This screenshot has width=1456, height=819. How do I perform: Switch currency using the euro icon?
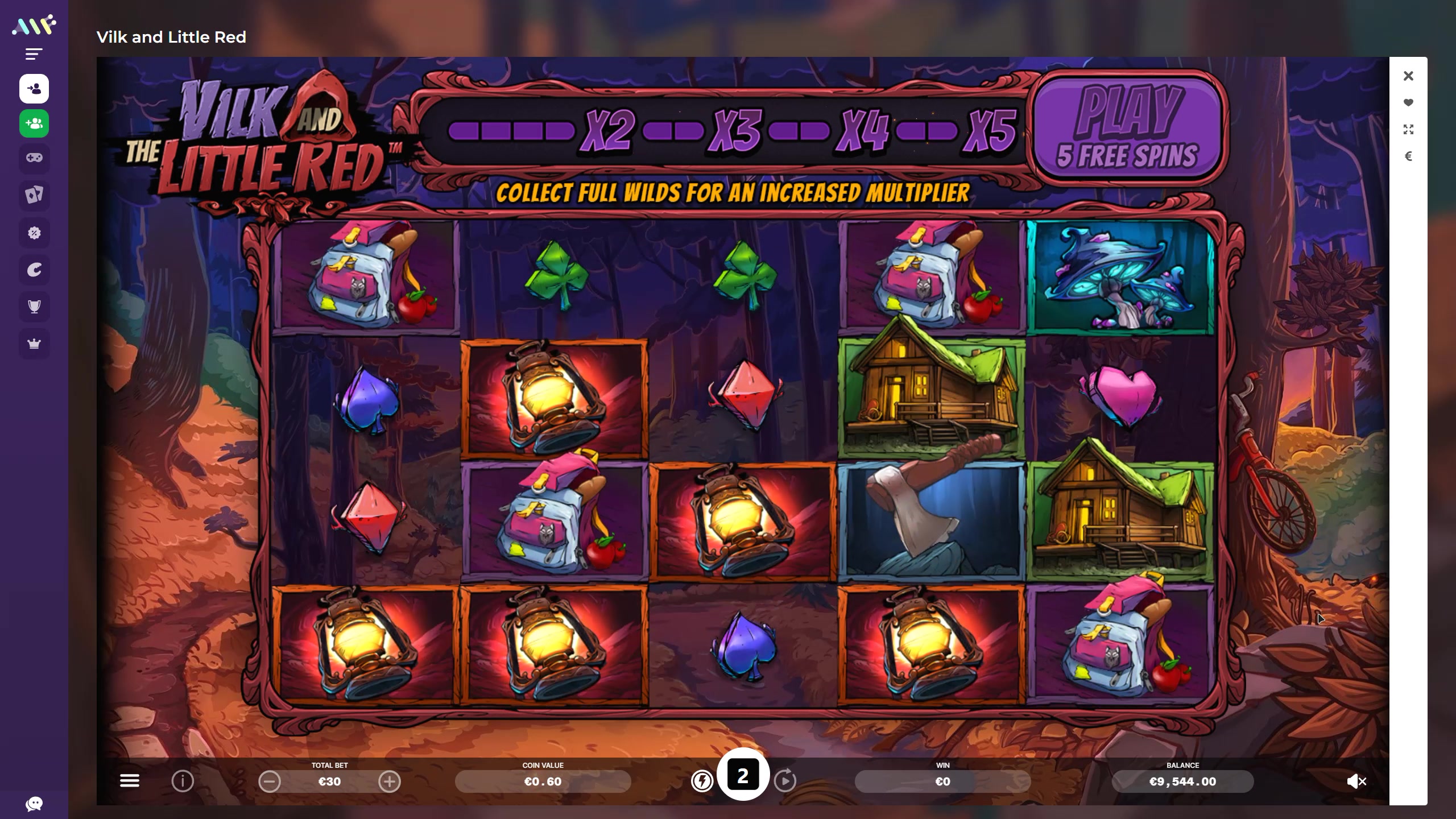click(x=1408, y=156)
